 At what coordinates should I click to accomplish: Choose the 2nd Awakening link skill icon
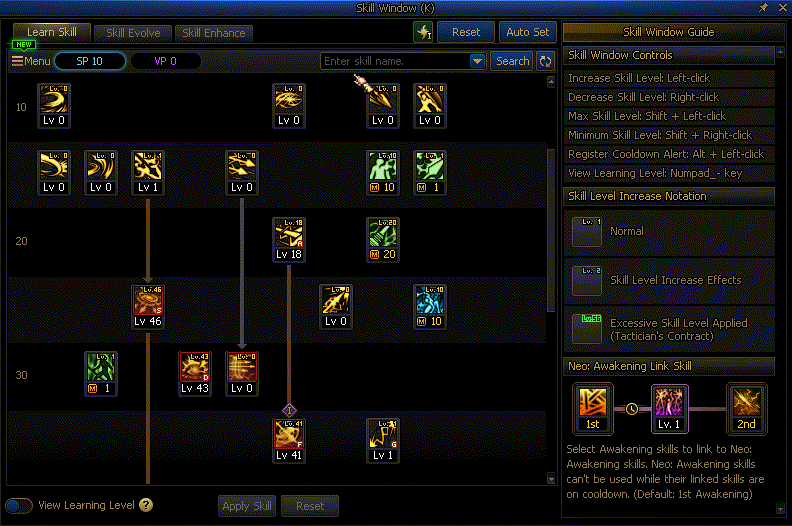click(x=745, y=408)
